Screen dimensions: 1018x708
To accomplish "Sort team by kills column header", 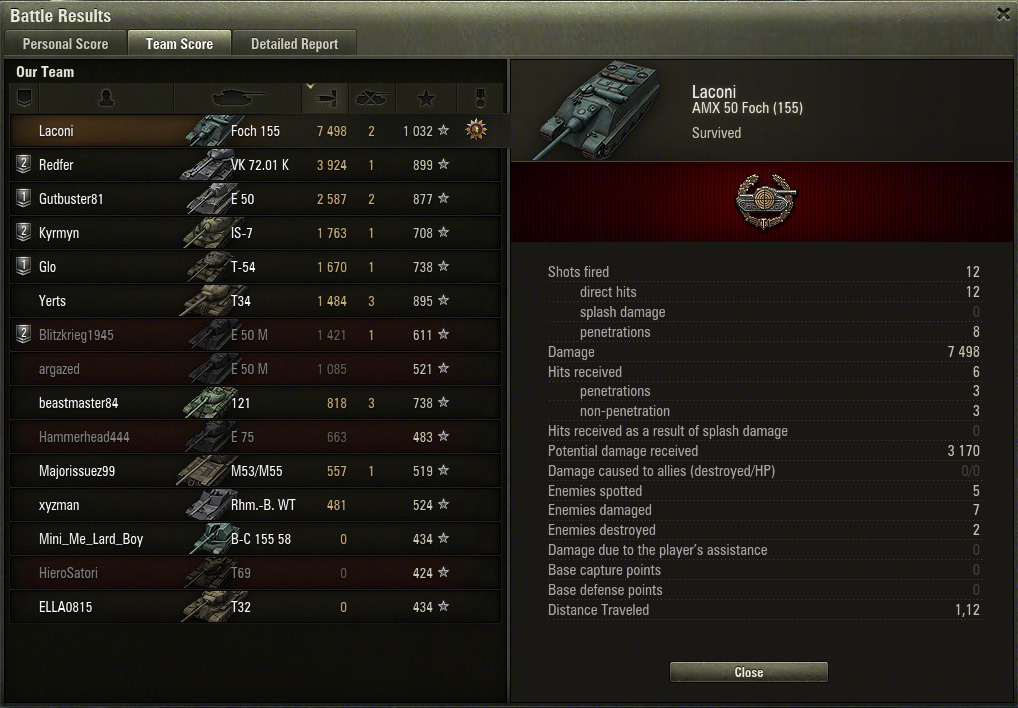I will 371,98.
